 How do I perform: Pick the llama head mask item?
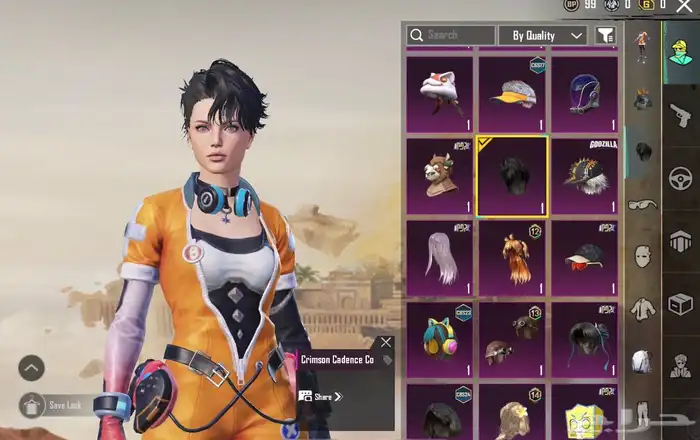click(439, 177)
